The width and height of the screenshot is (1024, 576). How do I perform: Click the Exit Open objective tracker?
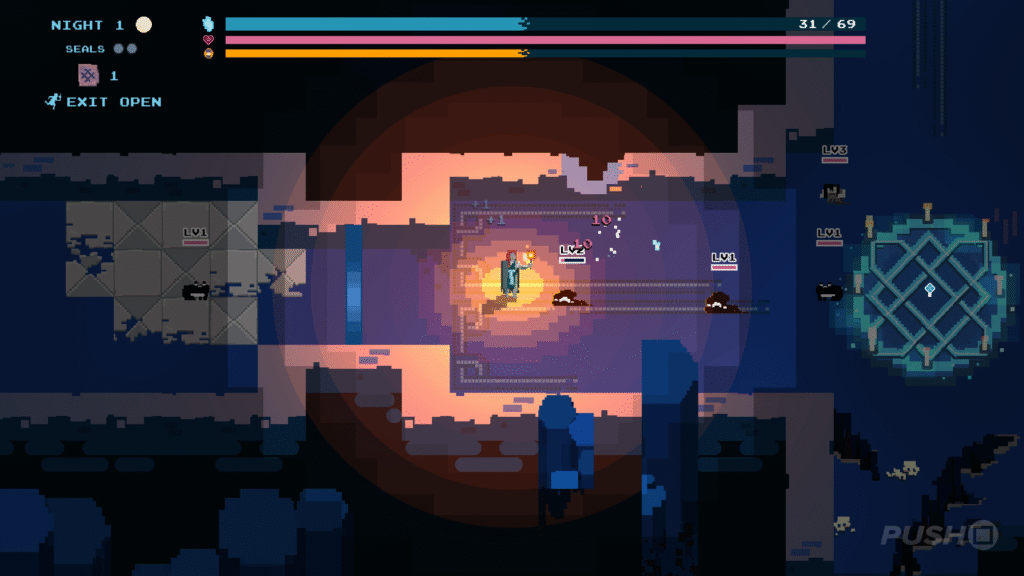[x=104, y=102]
